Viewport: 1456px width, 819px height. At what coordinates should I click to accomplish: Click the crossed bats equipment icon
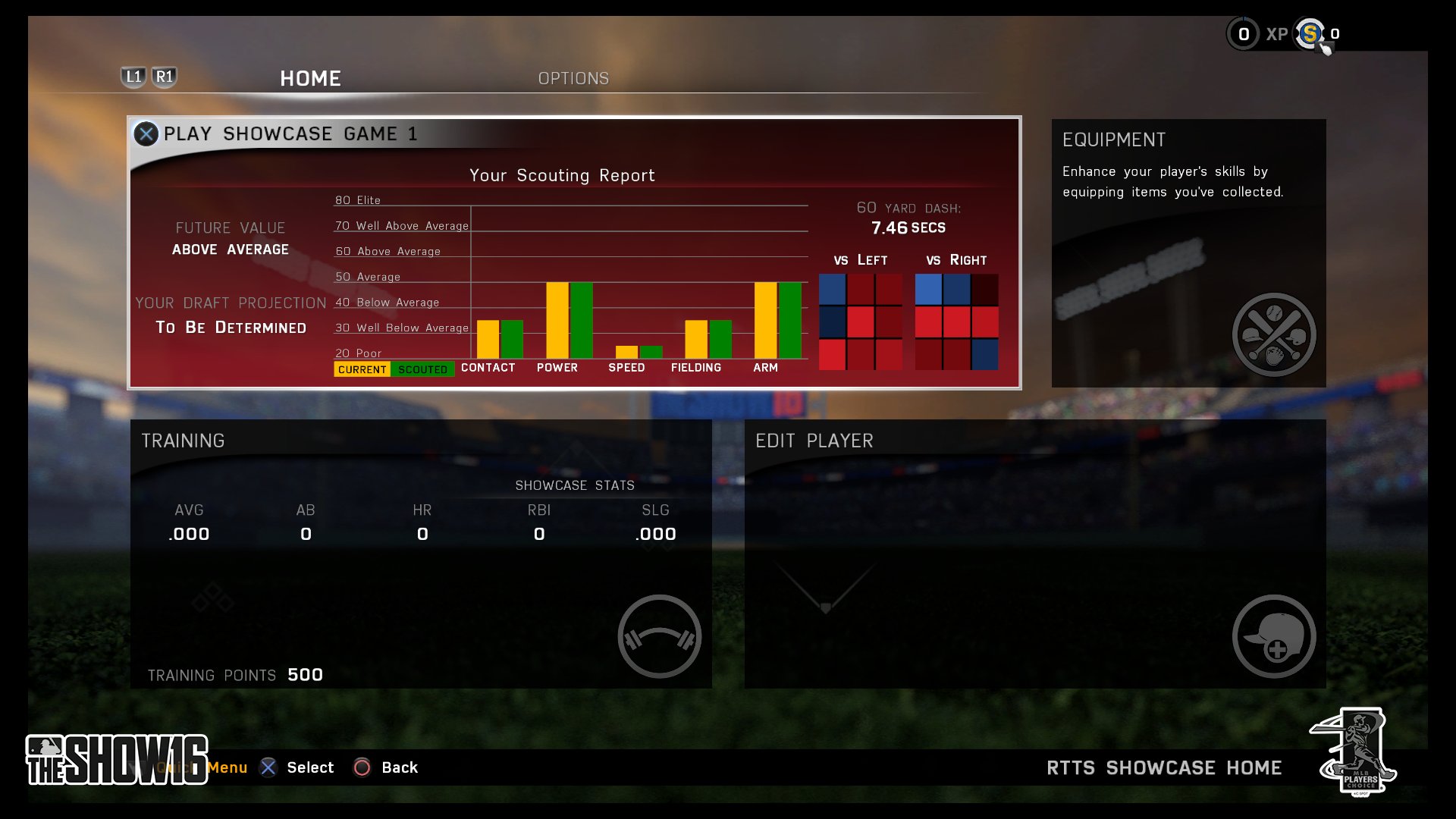(x=1274, y=334)
